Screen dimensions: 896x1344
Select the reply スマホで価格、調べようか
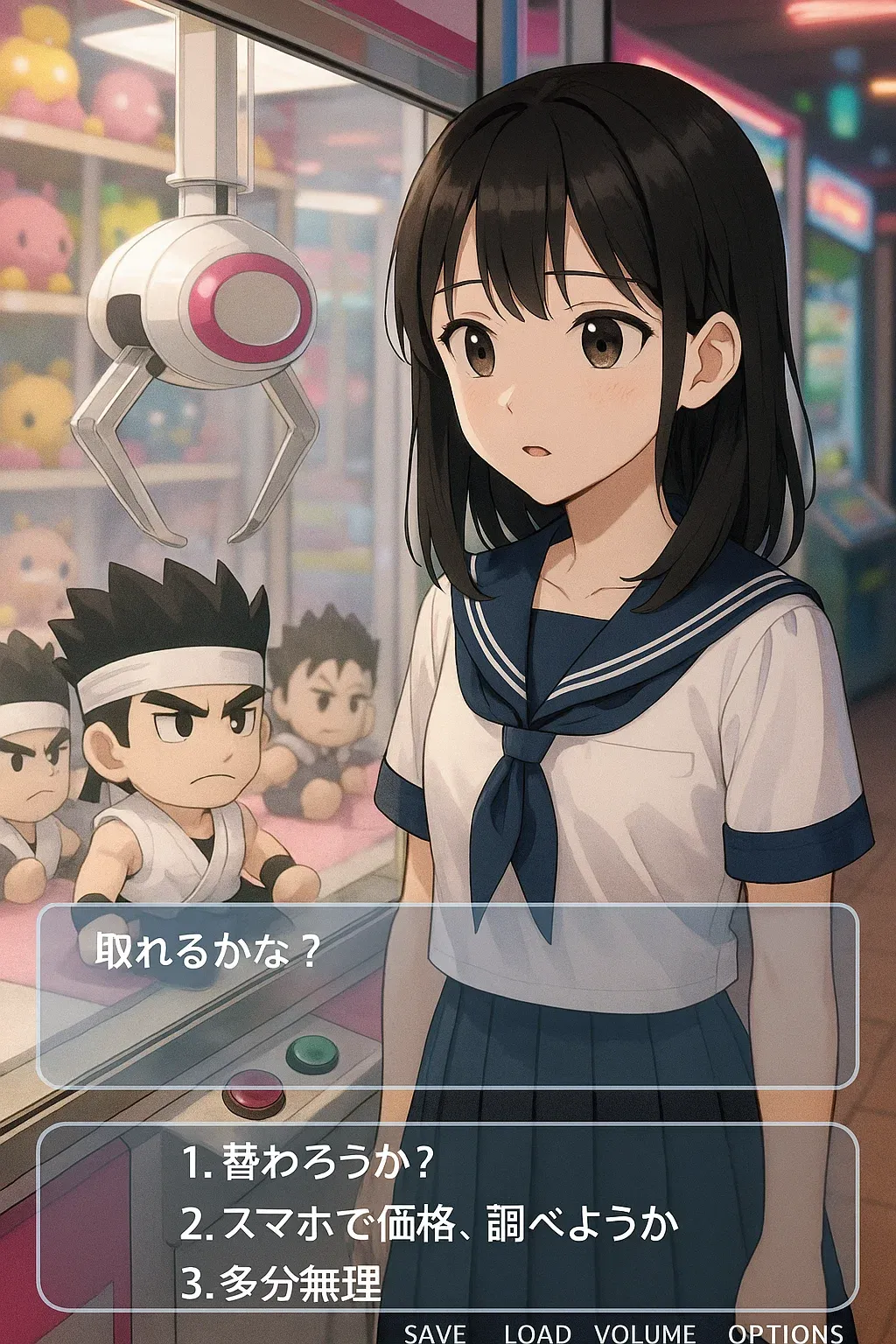429,1223
